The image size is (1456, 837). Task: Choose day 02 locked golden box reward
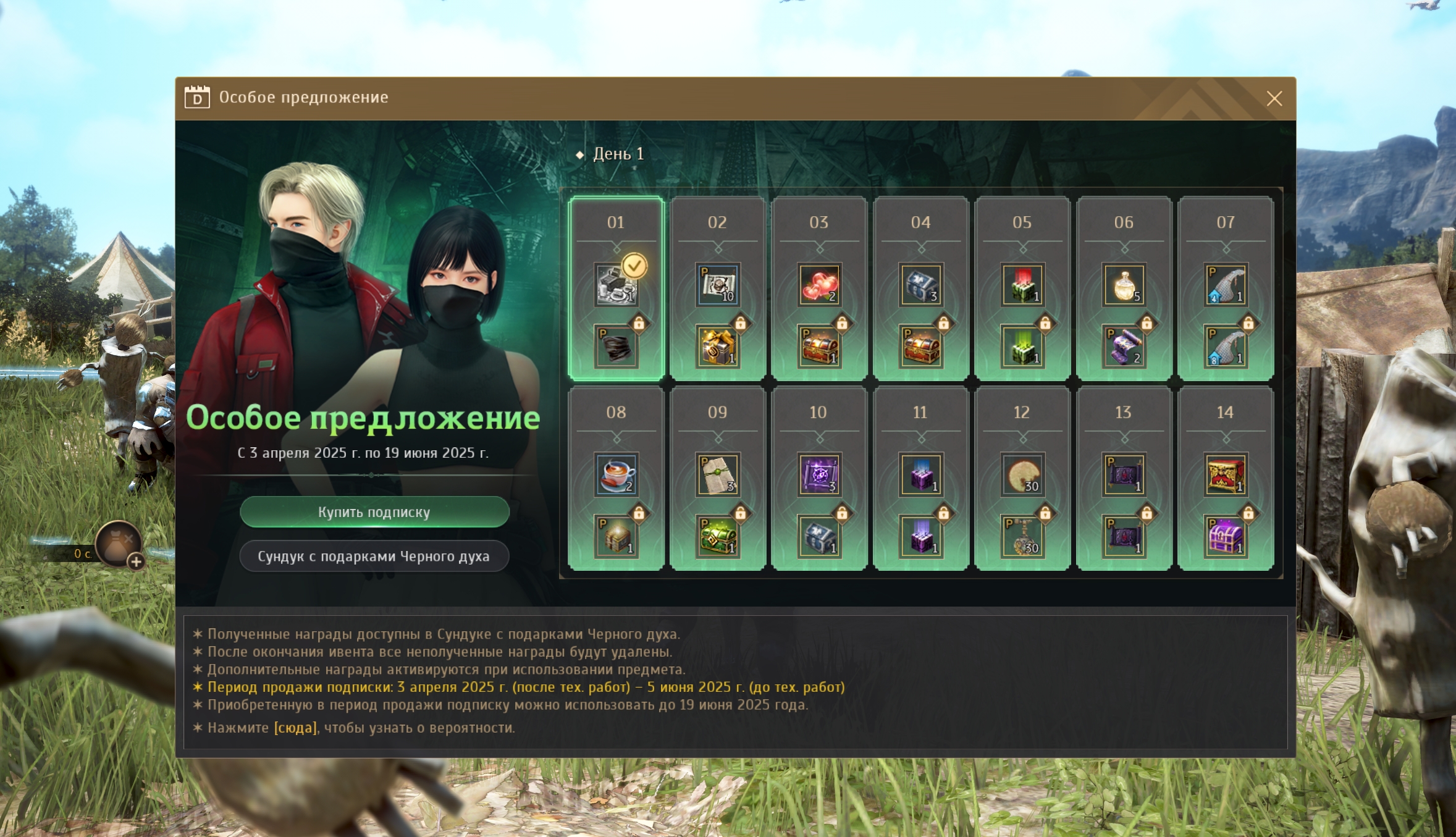pyautogui.click(x=717, y=347)
